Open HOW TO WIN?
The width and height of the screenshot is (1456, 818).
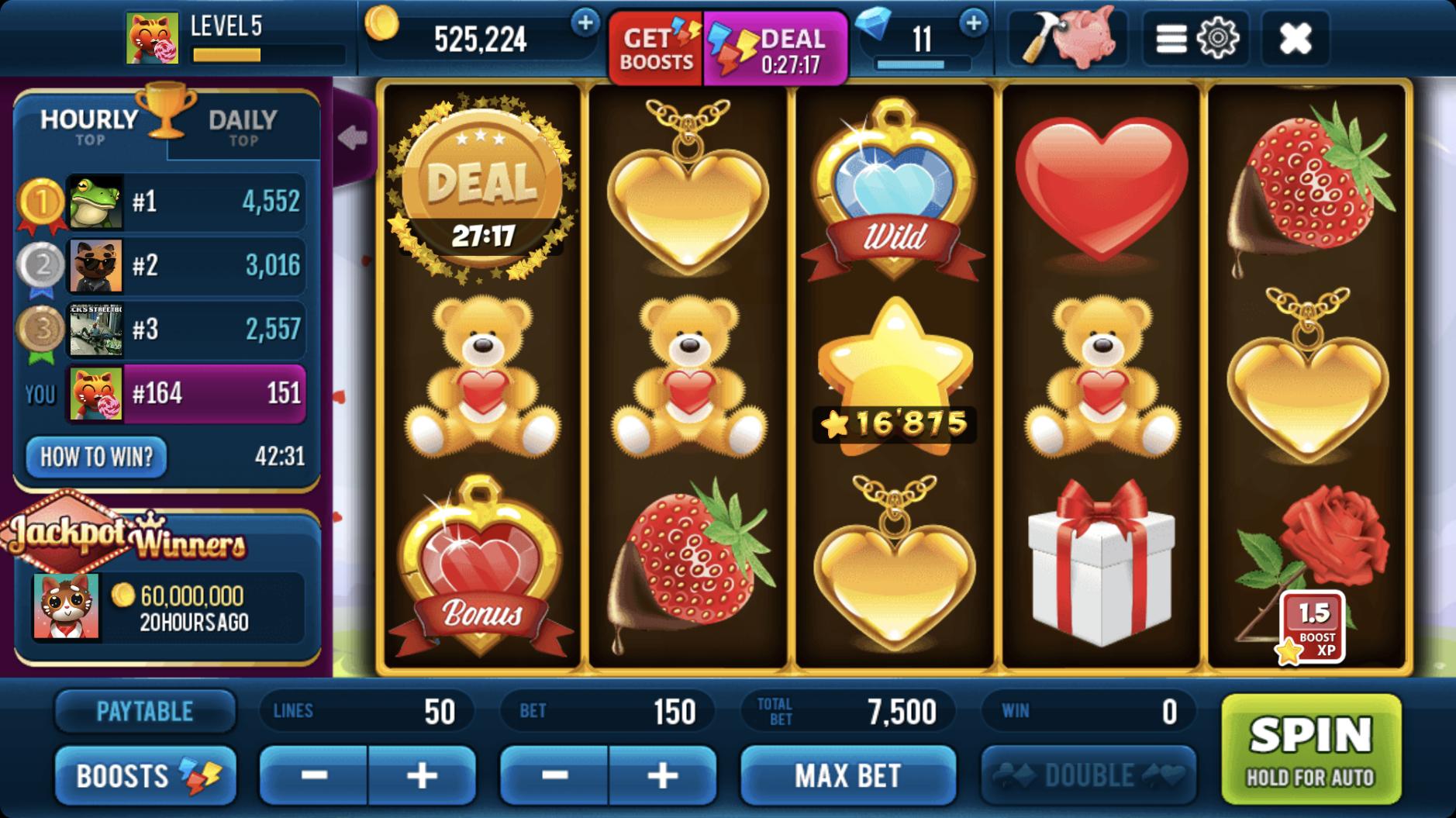pyautogui.click(x=96, y=457)
